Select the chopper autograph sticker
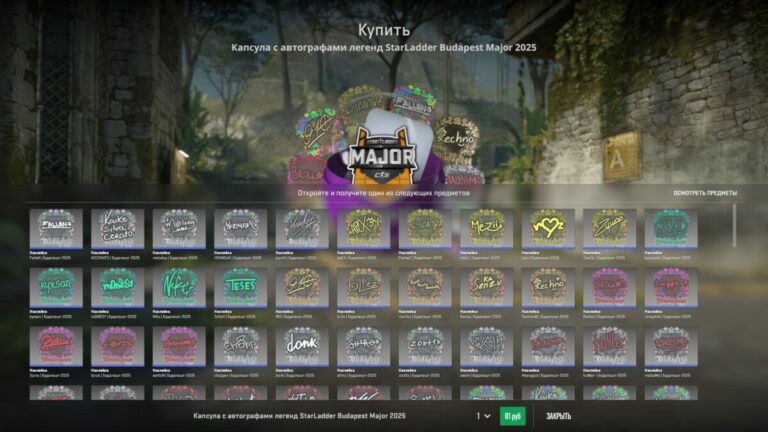Screen dimensions: 768x432 (x=241, y=346)
